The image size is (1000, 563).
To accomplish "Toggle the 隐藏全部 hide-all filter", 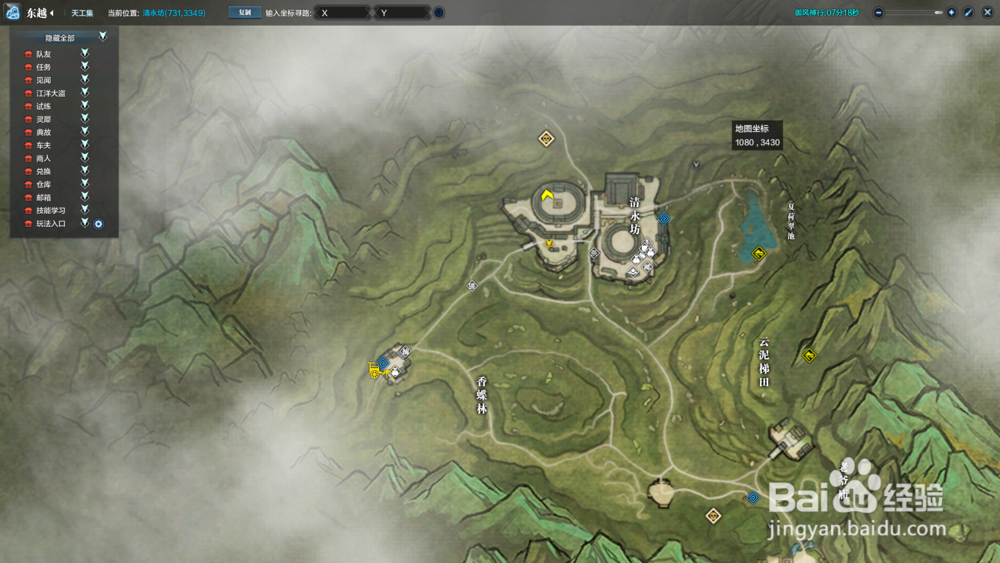I will point(102,37).
